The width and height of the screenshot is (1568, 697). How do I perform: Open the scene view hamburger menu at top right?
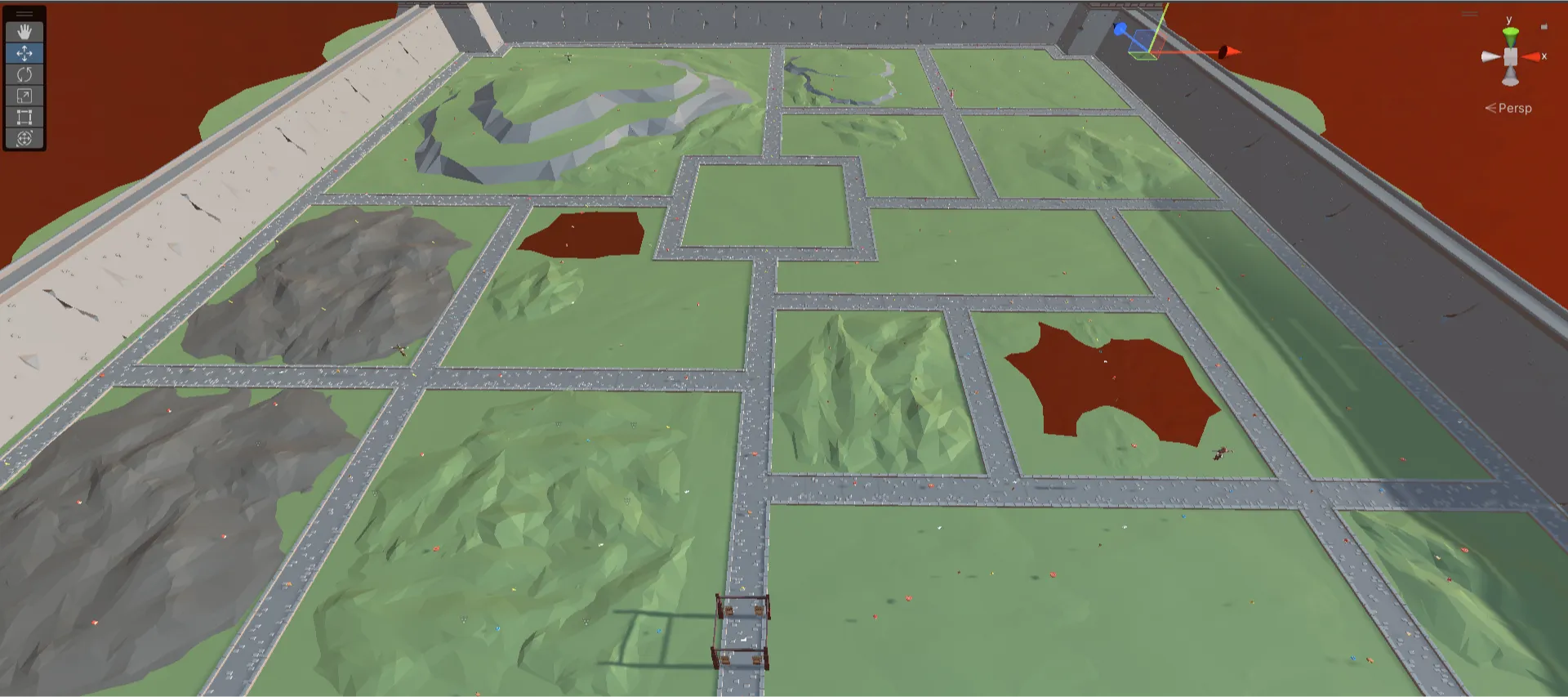1470,14
